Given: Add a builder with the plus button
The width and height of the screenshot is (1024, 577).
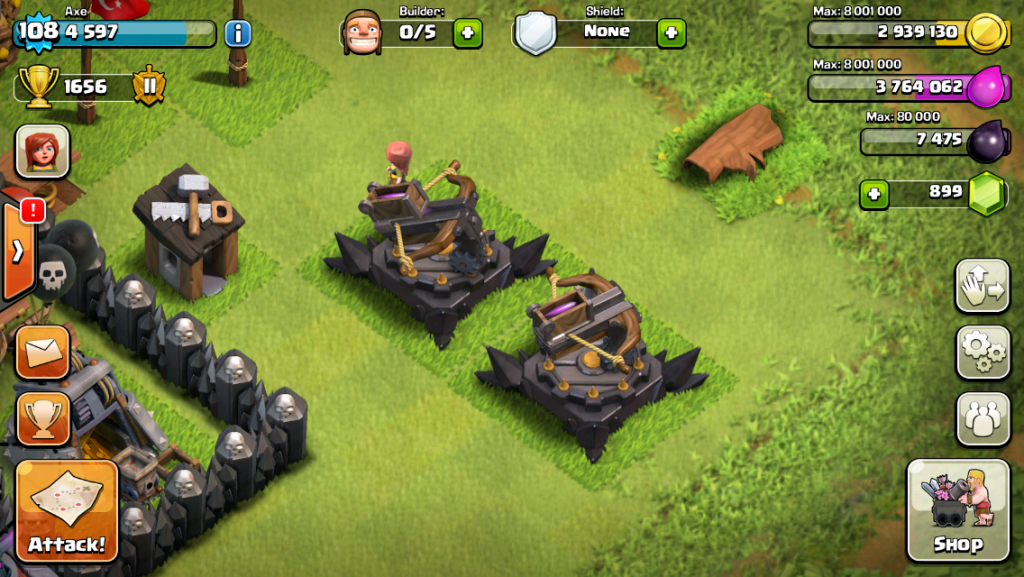Looking at the screenshot, I should [x=467, y=33].
